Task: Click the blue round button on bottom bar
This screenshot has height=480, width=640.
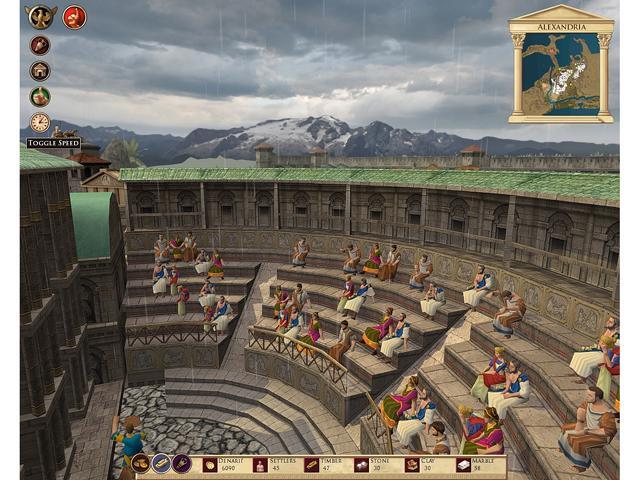Action: point(161,464)
